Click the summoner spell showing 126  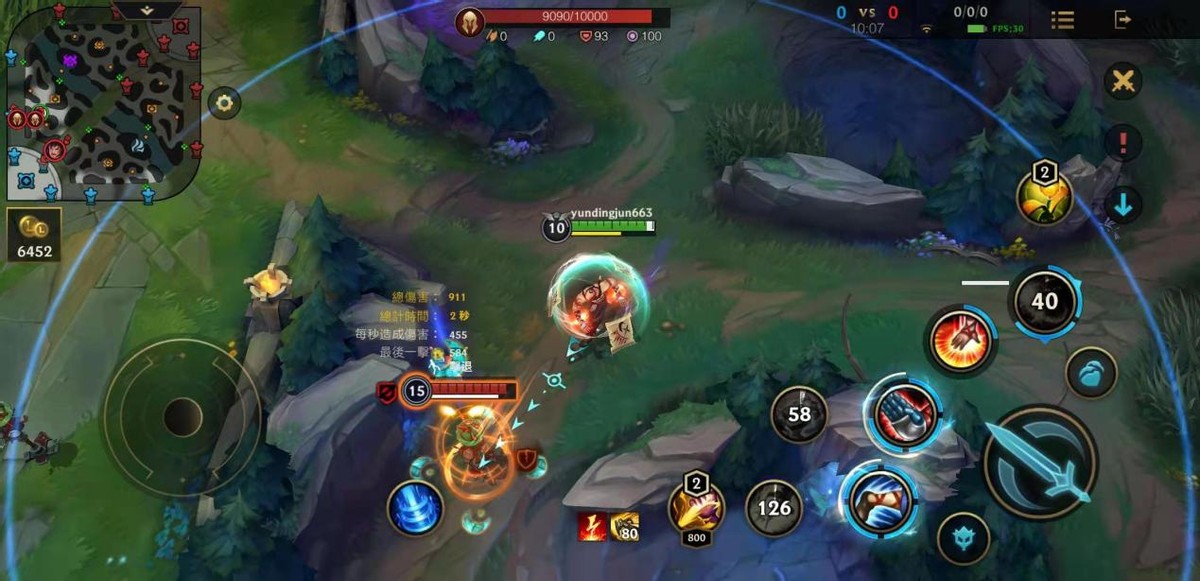774,508
